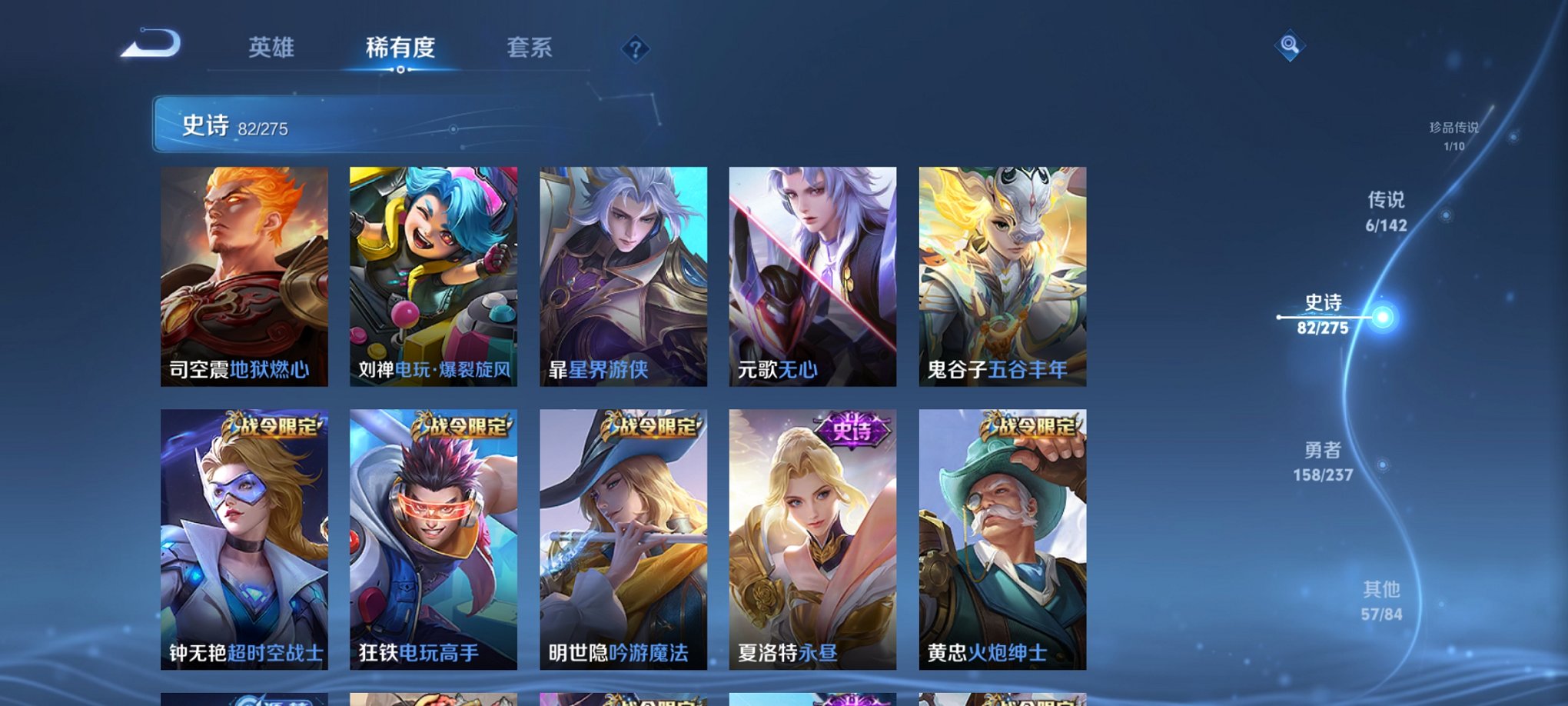Select the 刘禅 电玩·爆裂旋风 skin card
Viewport: 1568px width, 706px height.
[x=430, y=277]
